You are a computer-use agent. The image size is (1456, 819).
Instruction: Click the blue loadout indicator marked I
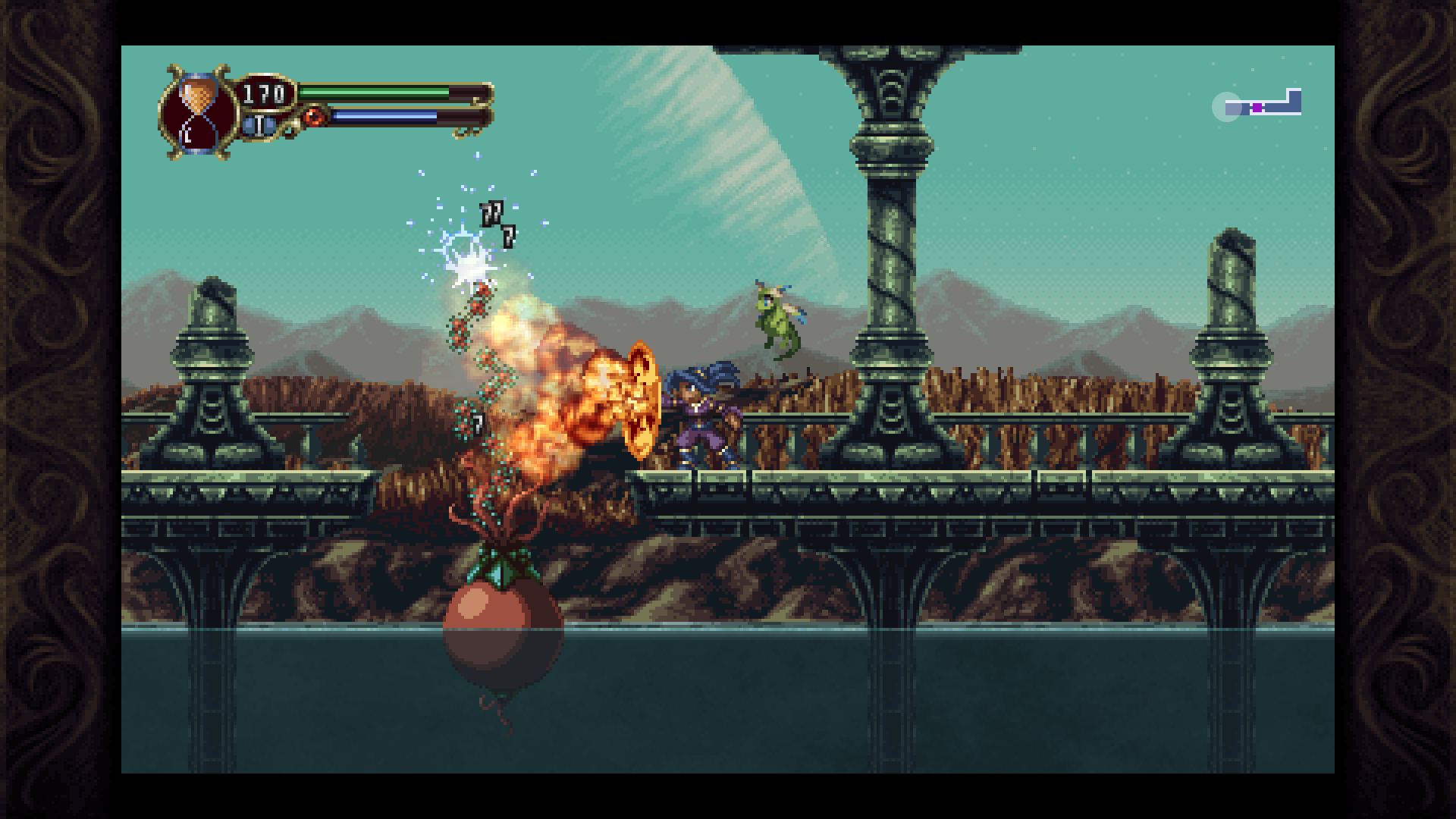pos(260,124)
